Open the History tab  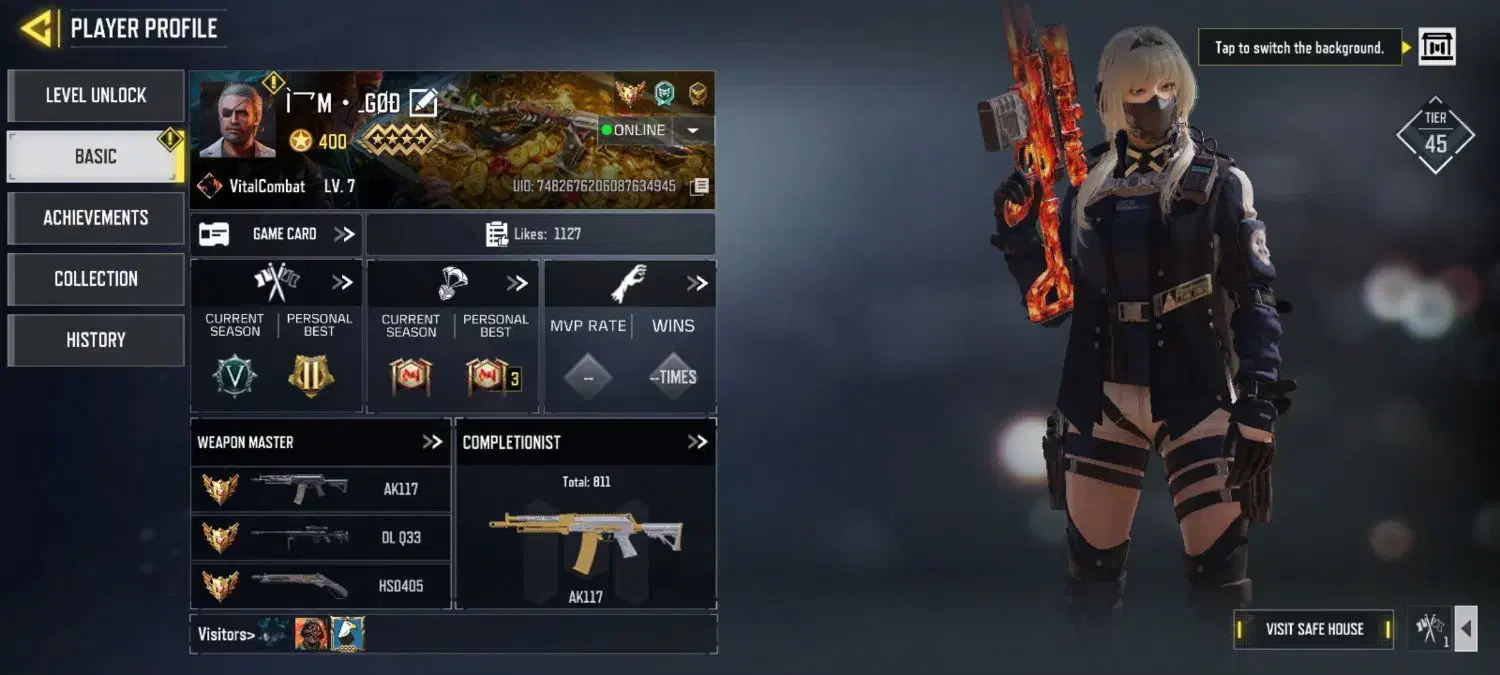pyautogui.click(x=96, y=340)
